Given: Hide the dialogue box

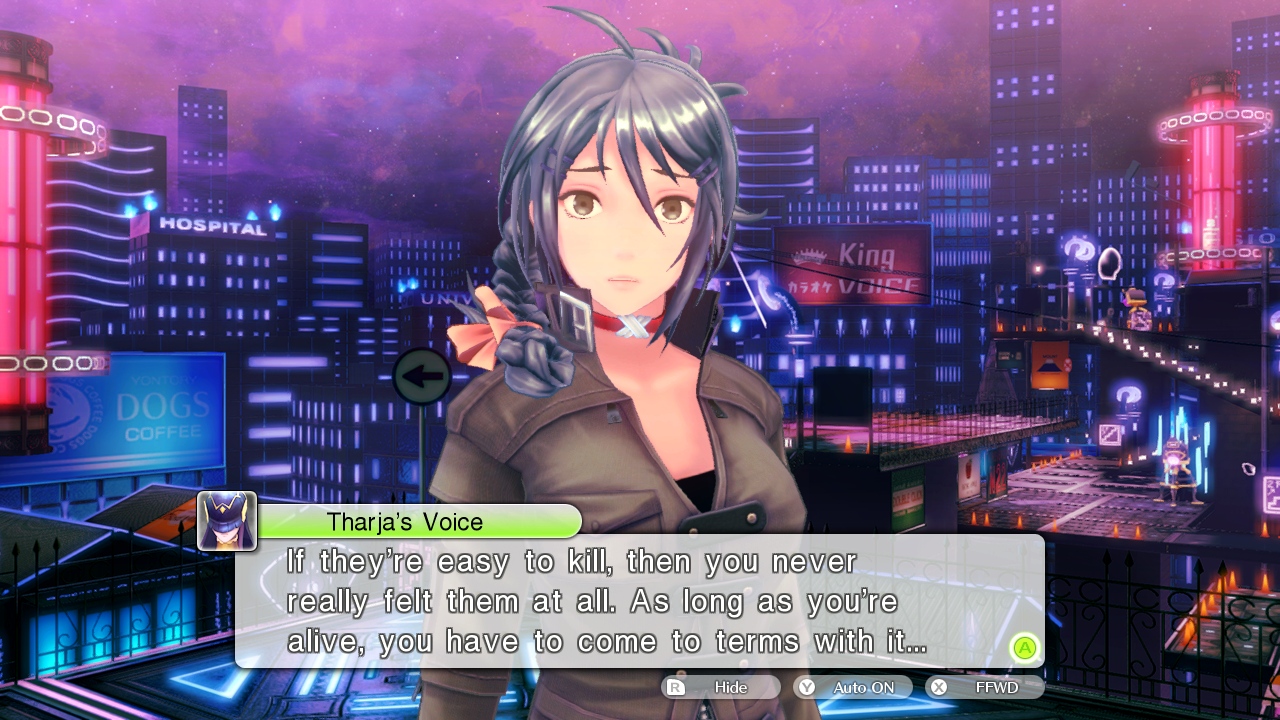Looking at the screenshot, I should coord(720,687).
